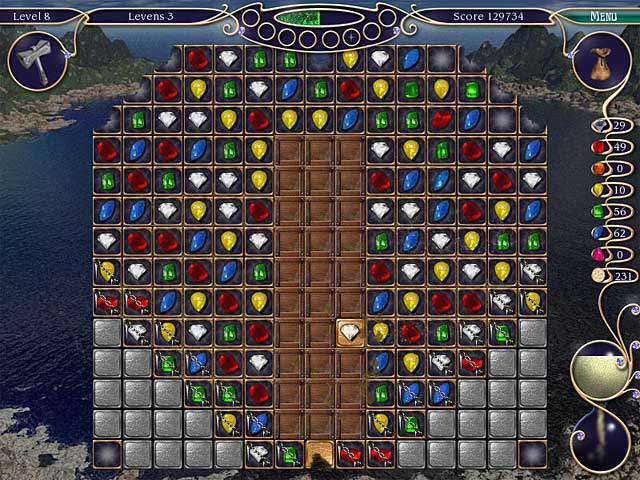Select the hammer power-up icon
The width and height of the screenshot is (640, 480).
38,60
